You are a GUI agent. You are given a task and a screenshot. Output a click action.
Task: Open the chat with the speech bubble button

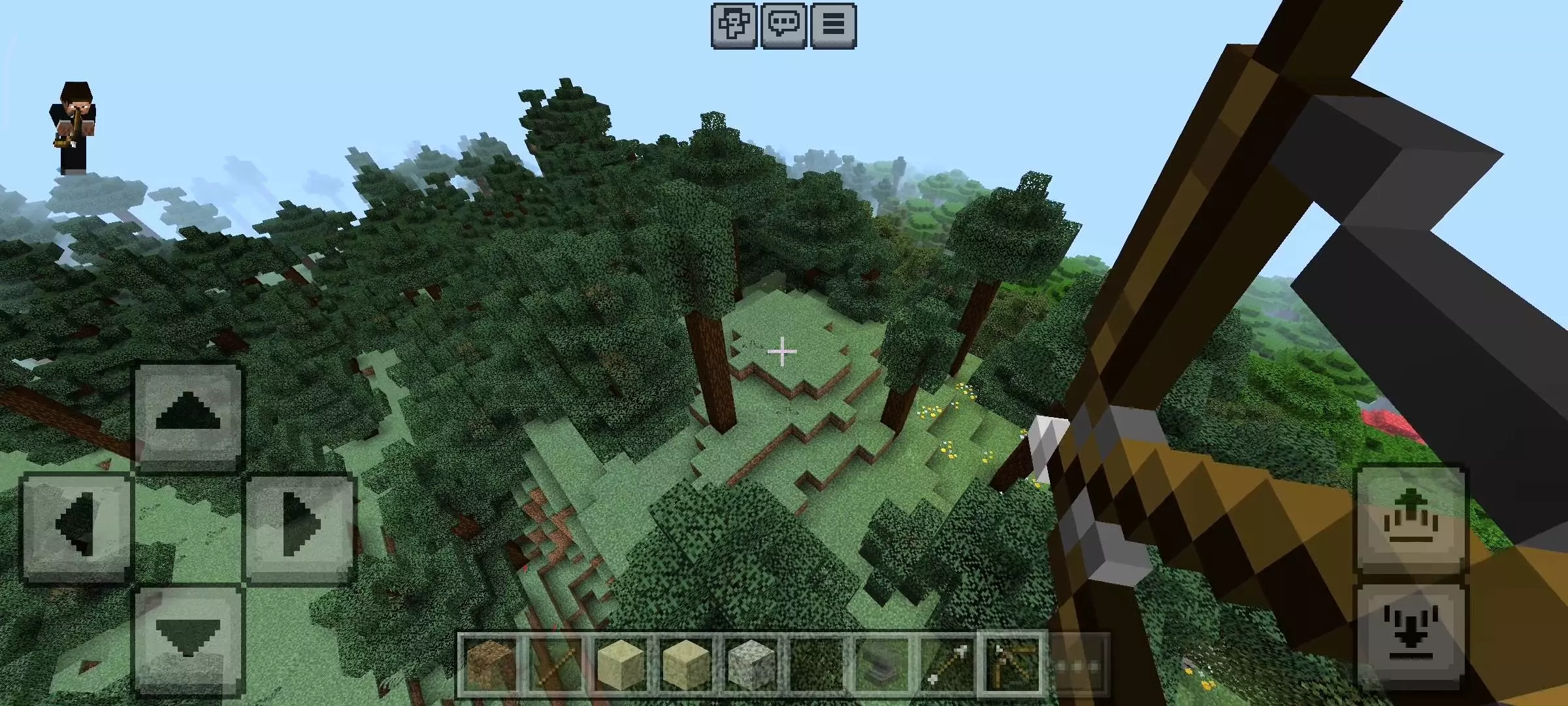pos(783,26)
